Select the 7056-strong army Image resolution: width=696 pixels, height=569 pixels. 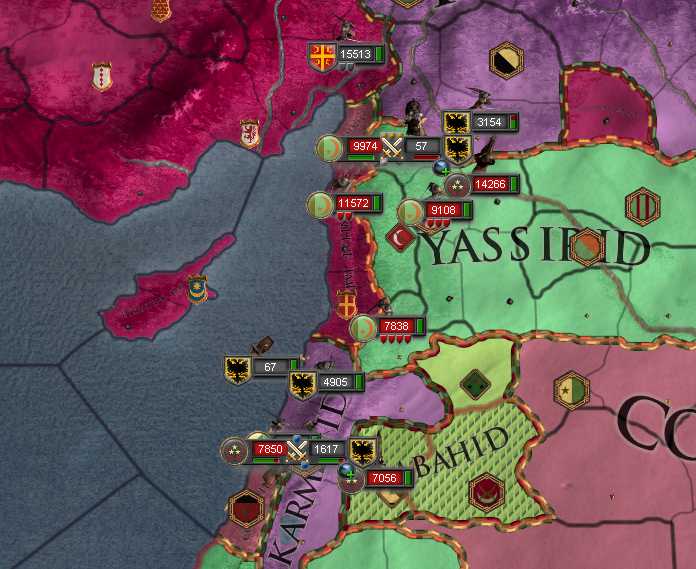(x=383, y=478)
